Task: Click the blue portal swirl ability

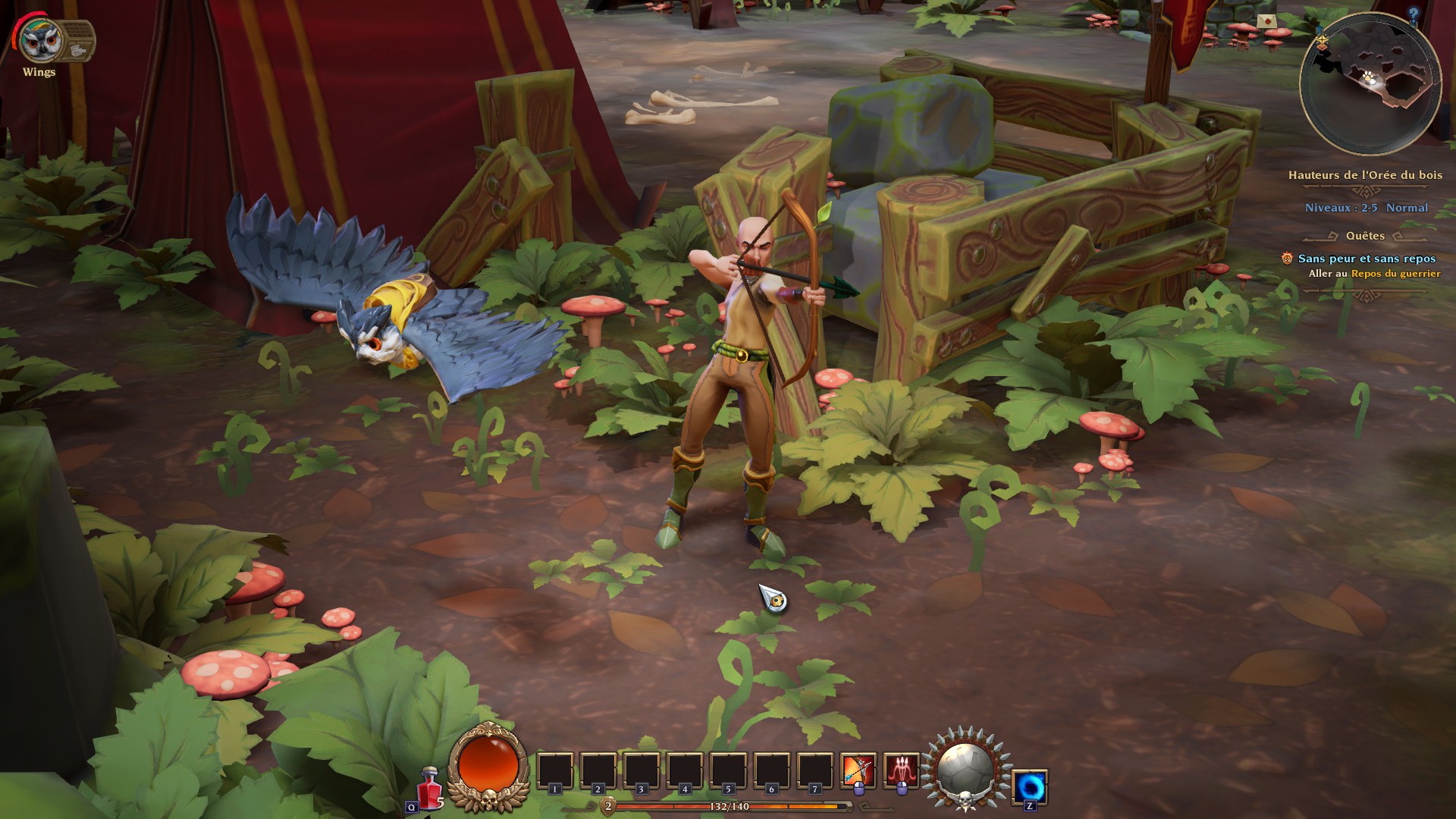Action: point(1030,786)
